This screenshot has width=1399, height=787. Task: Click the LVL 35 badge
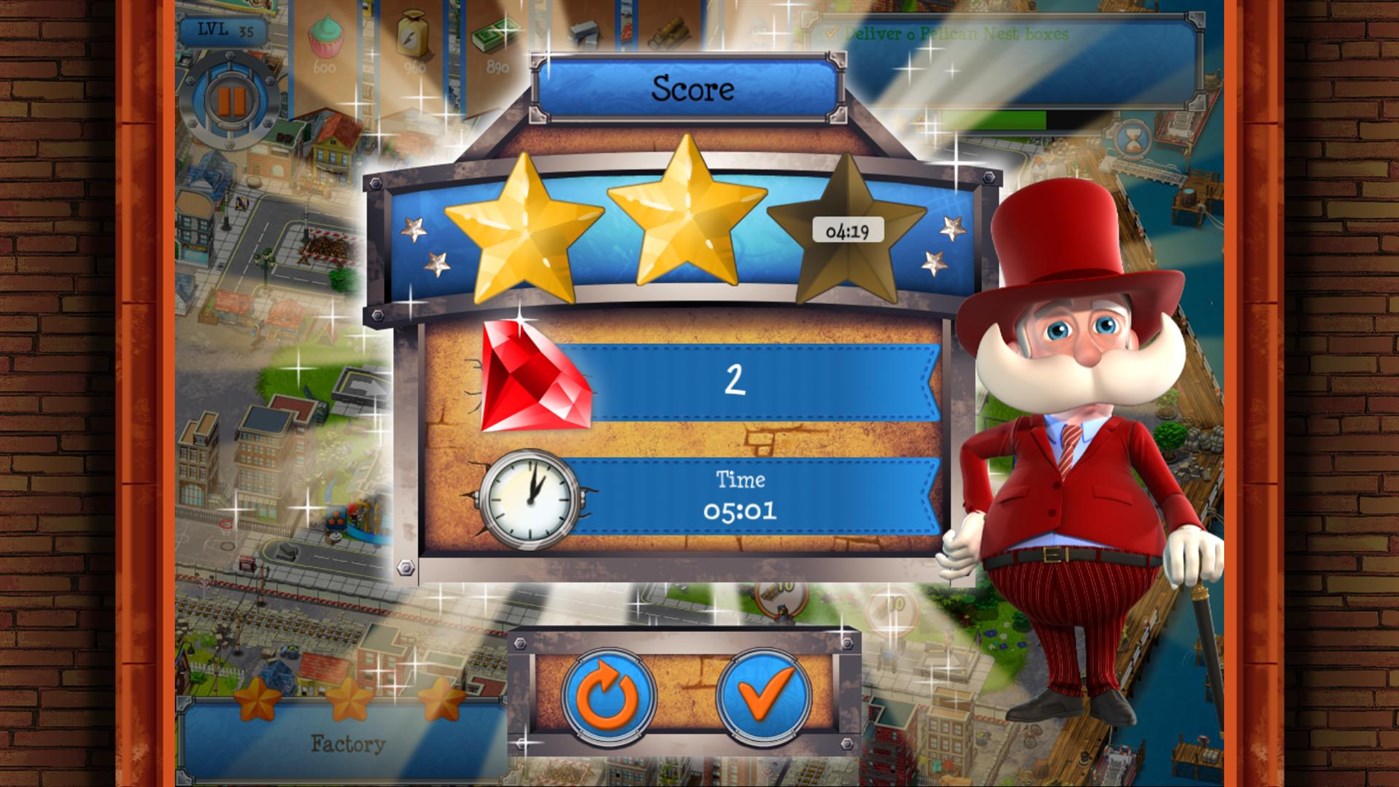click(x=226, y=29)
